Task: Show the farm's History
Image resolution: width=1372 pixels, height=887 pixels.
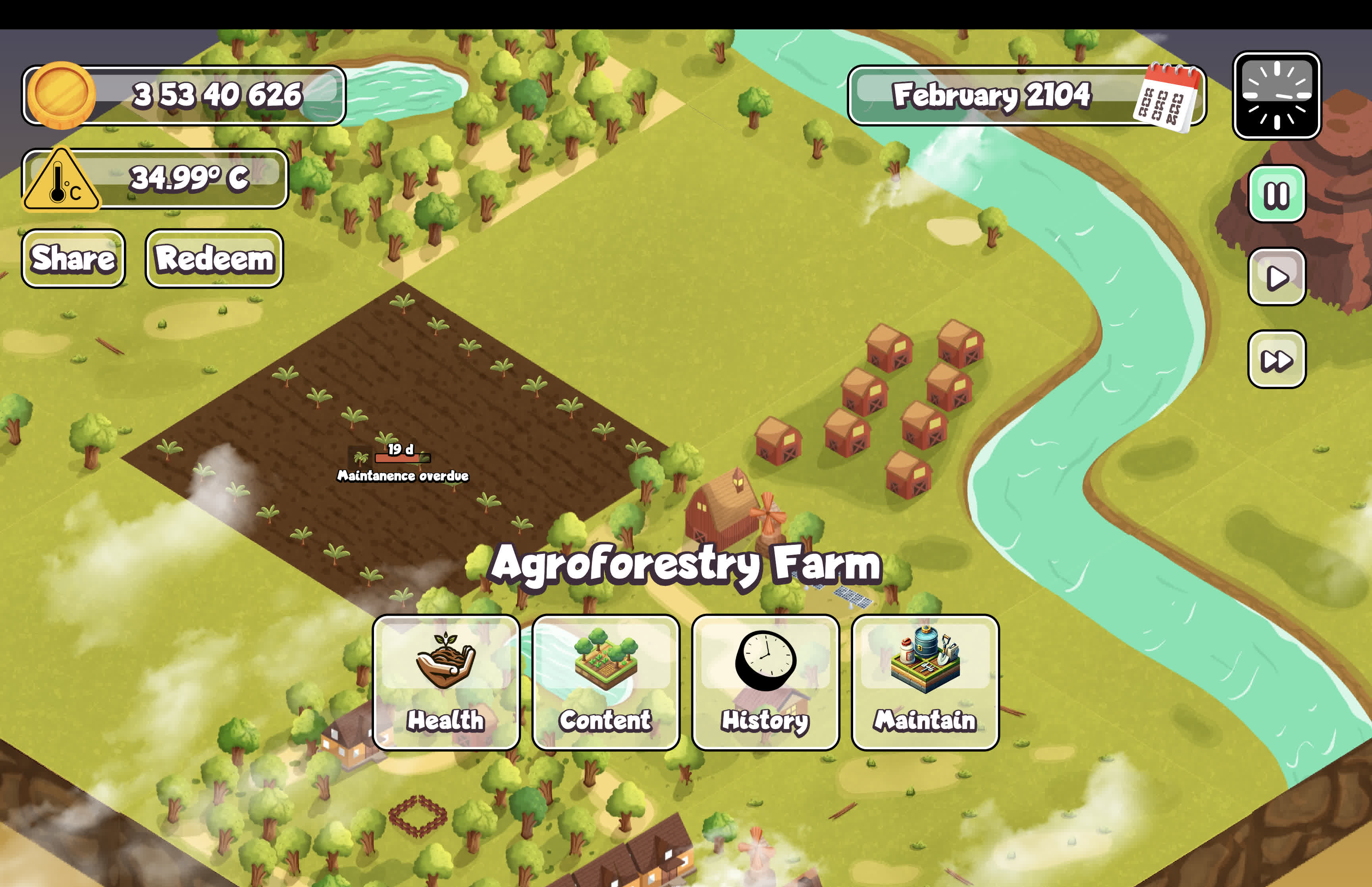Action: [x=765, y=683]
